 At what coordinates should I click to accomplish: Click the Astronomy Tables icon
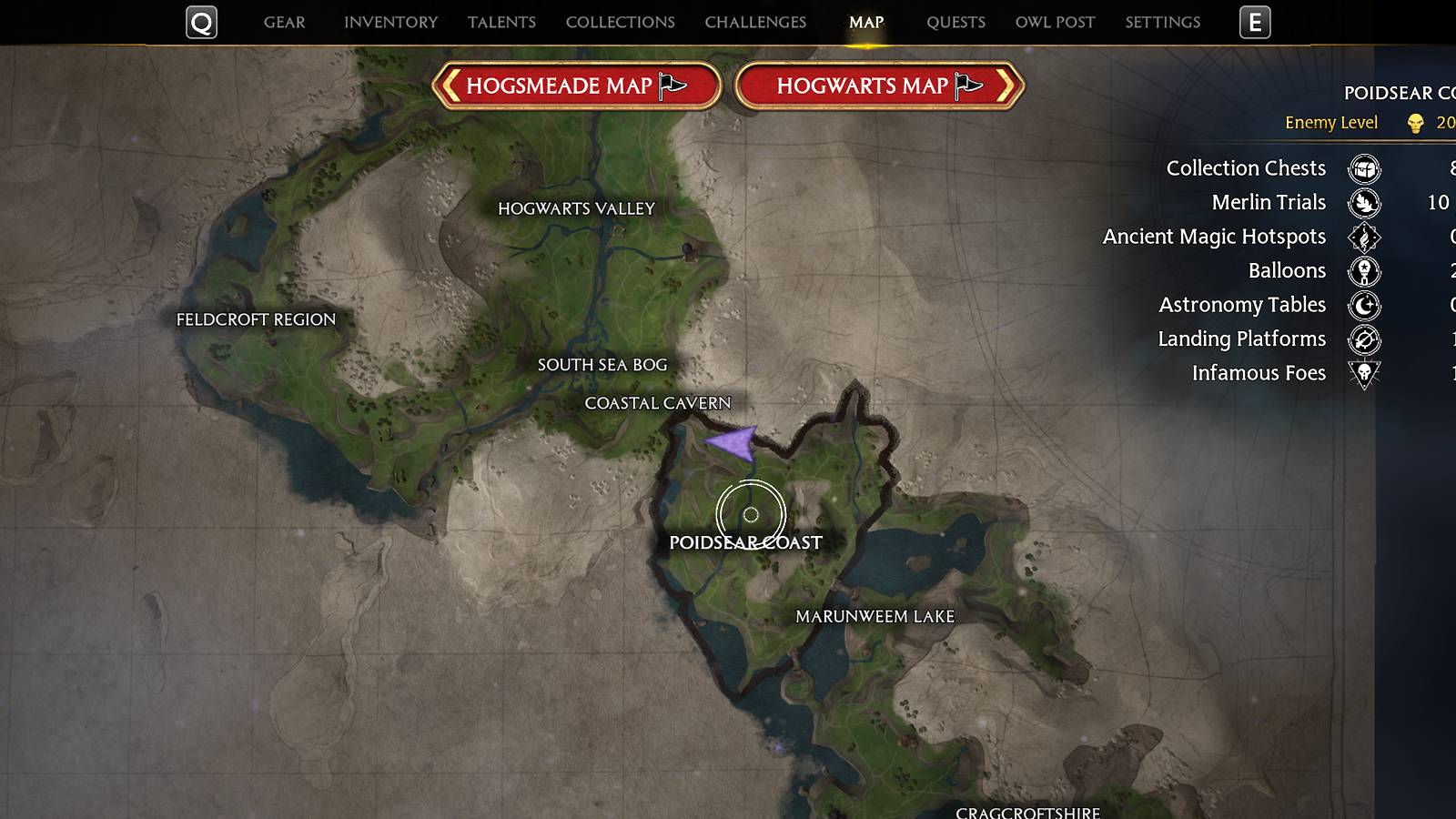(x=1363, y=306)
